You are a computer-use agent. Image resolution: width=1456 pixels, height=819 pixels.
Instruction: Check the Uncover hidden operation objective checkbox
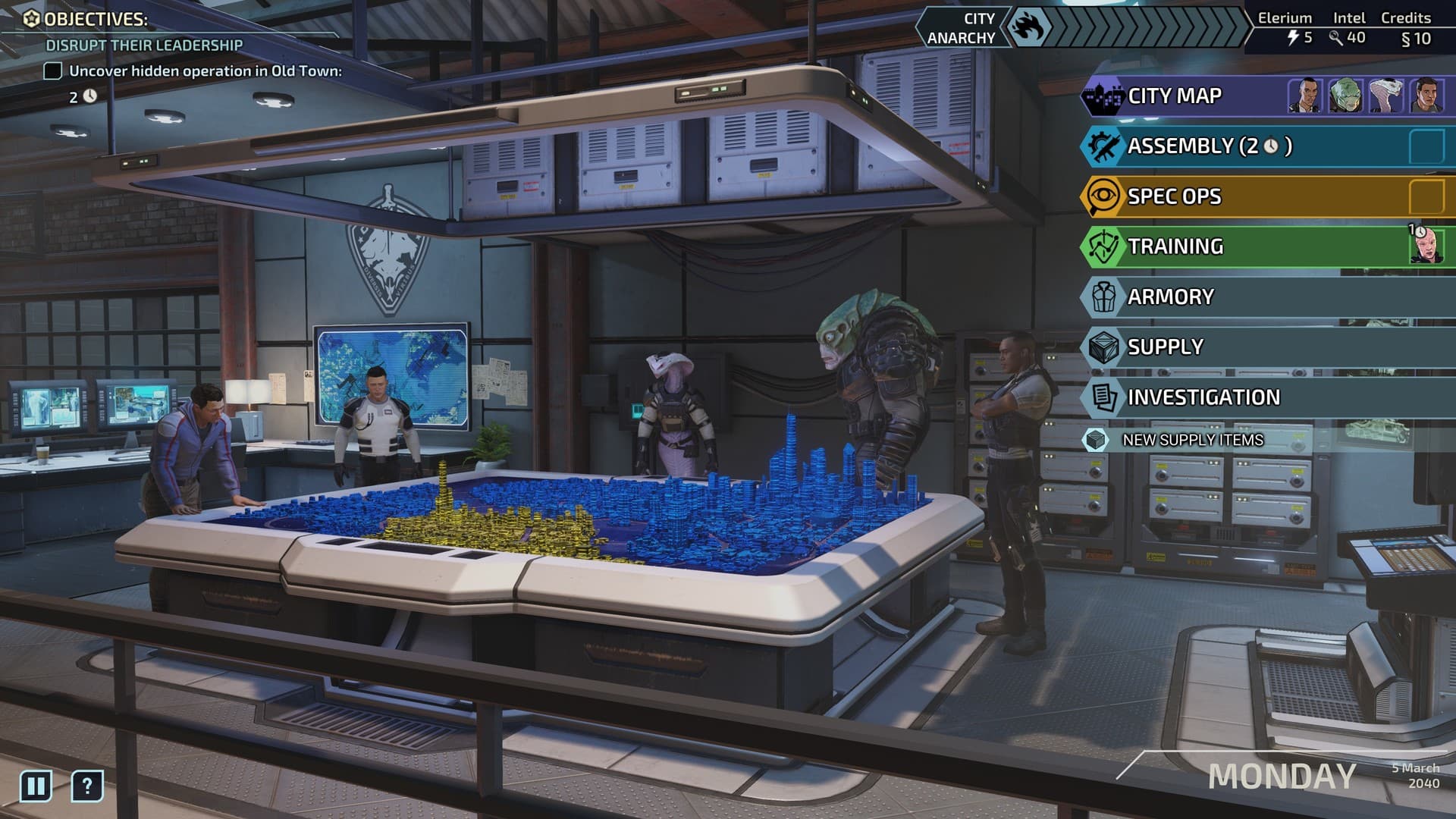point(52,71)
